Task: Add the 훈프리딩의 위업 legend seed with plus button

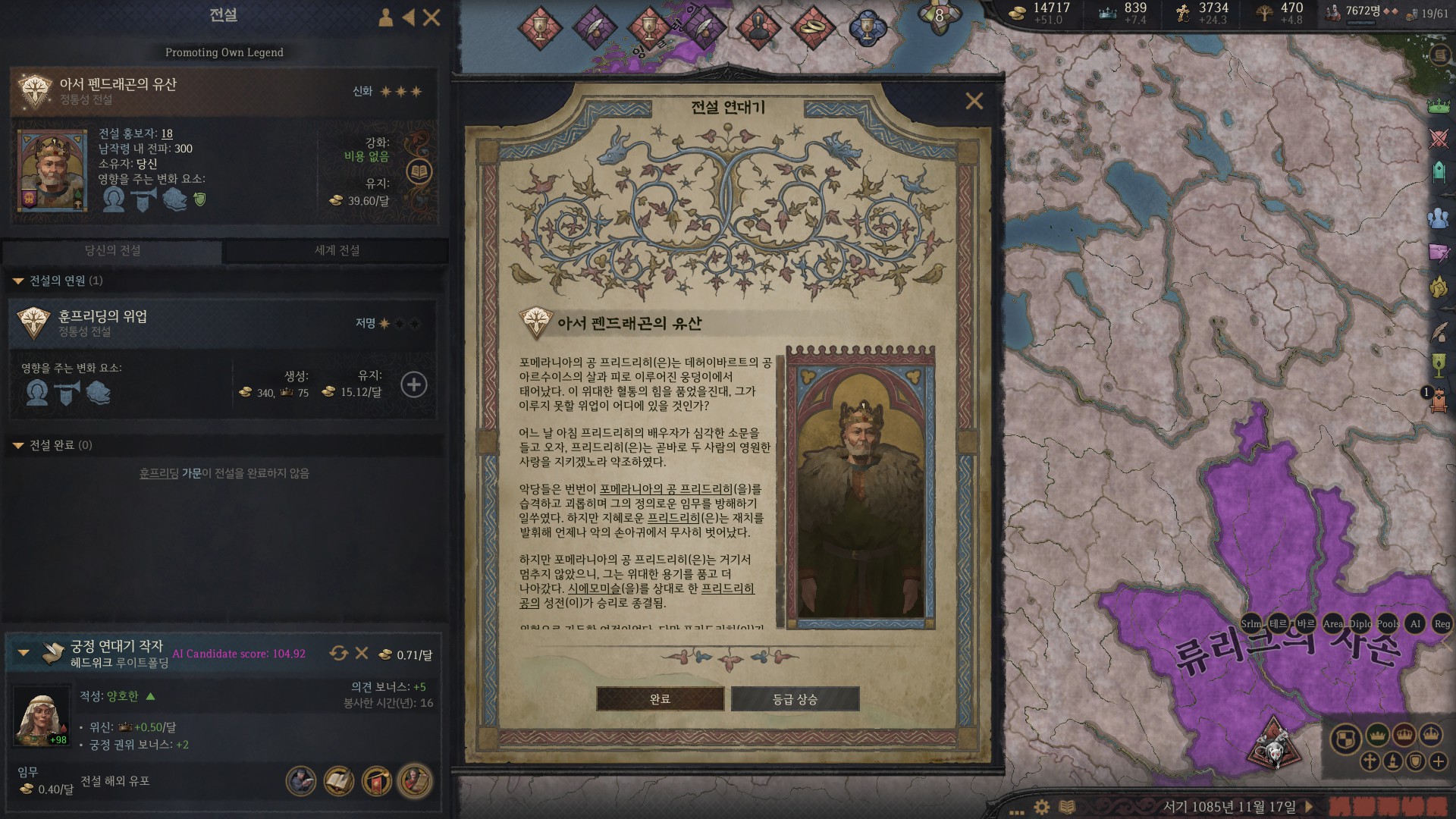Action: click(x=413, y=384)
